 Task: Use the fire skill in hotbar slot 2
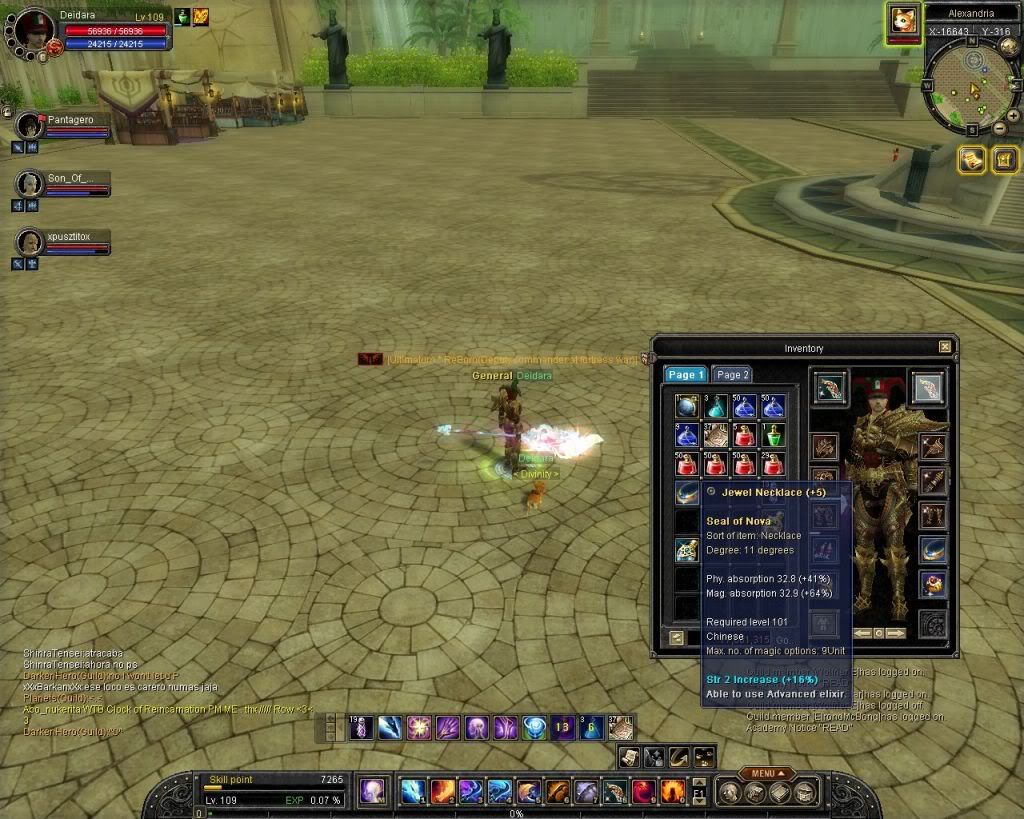pyautogui.click(x=442, y=792)
